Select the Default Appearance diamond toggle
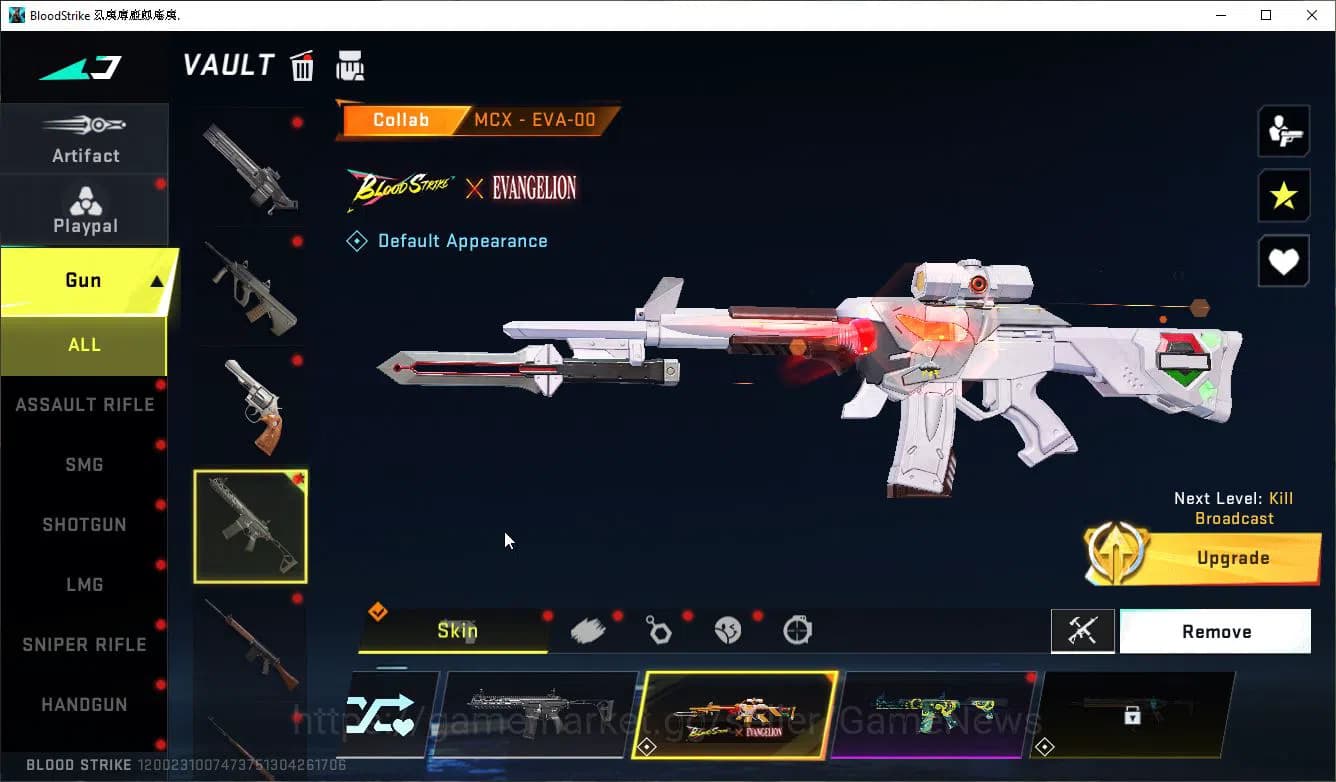1336x782 pixels. [x=357, y=240]
